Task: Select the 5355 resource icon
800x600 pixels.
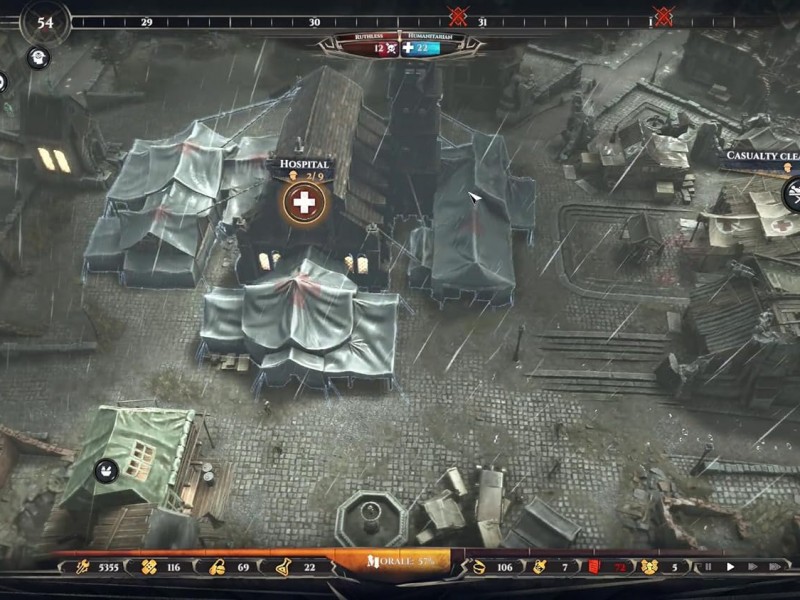Action: [x=82, y=567]
